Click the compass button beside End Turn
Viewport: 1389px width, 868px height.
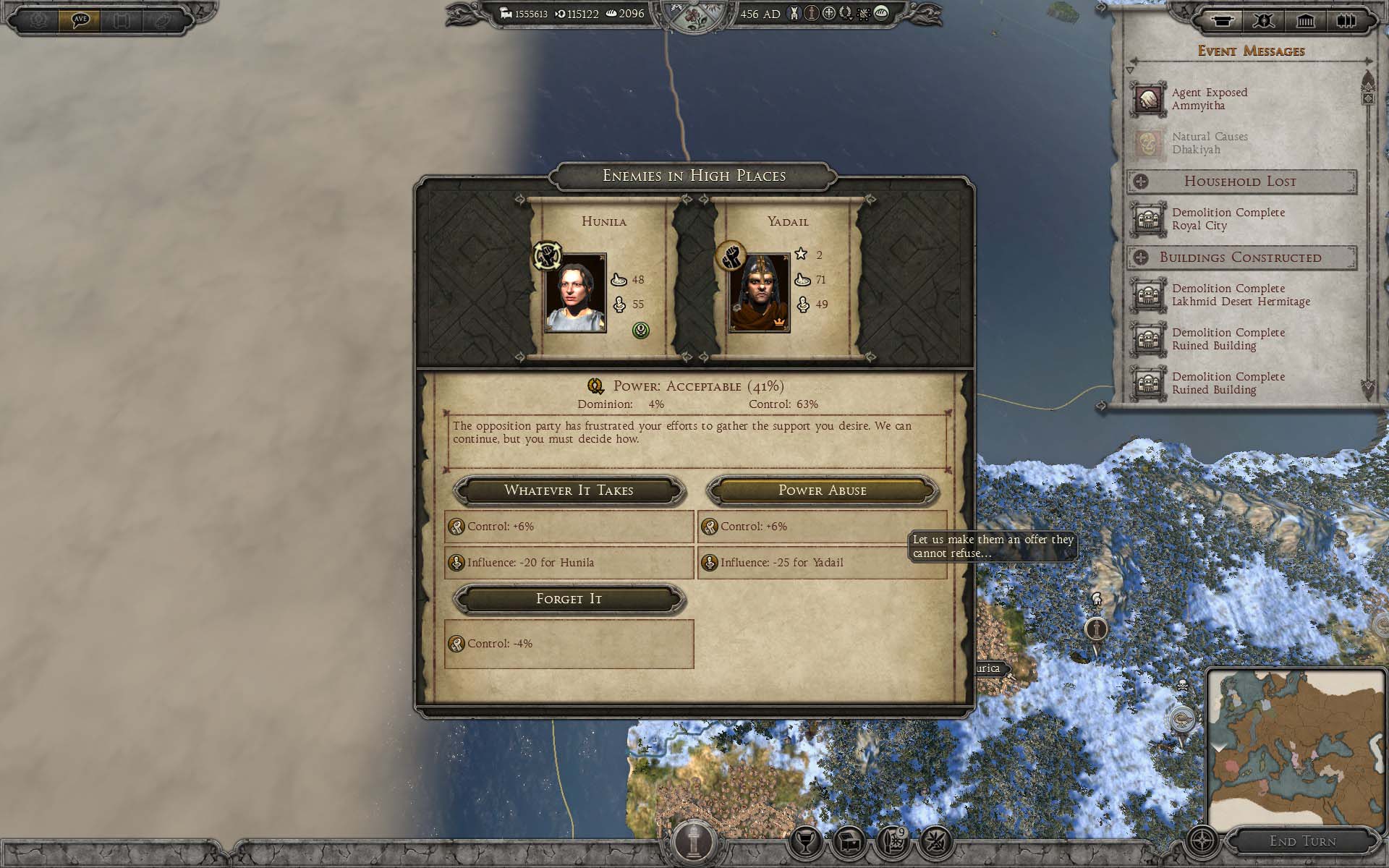[x=1202, y=841]
